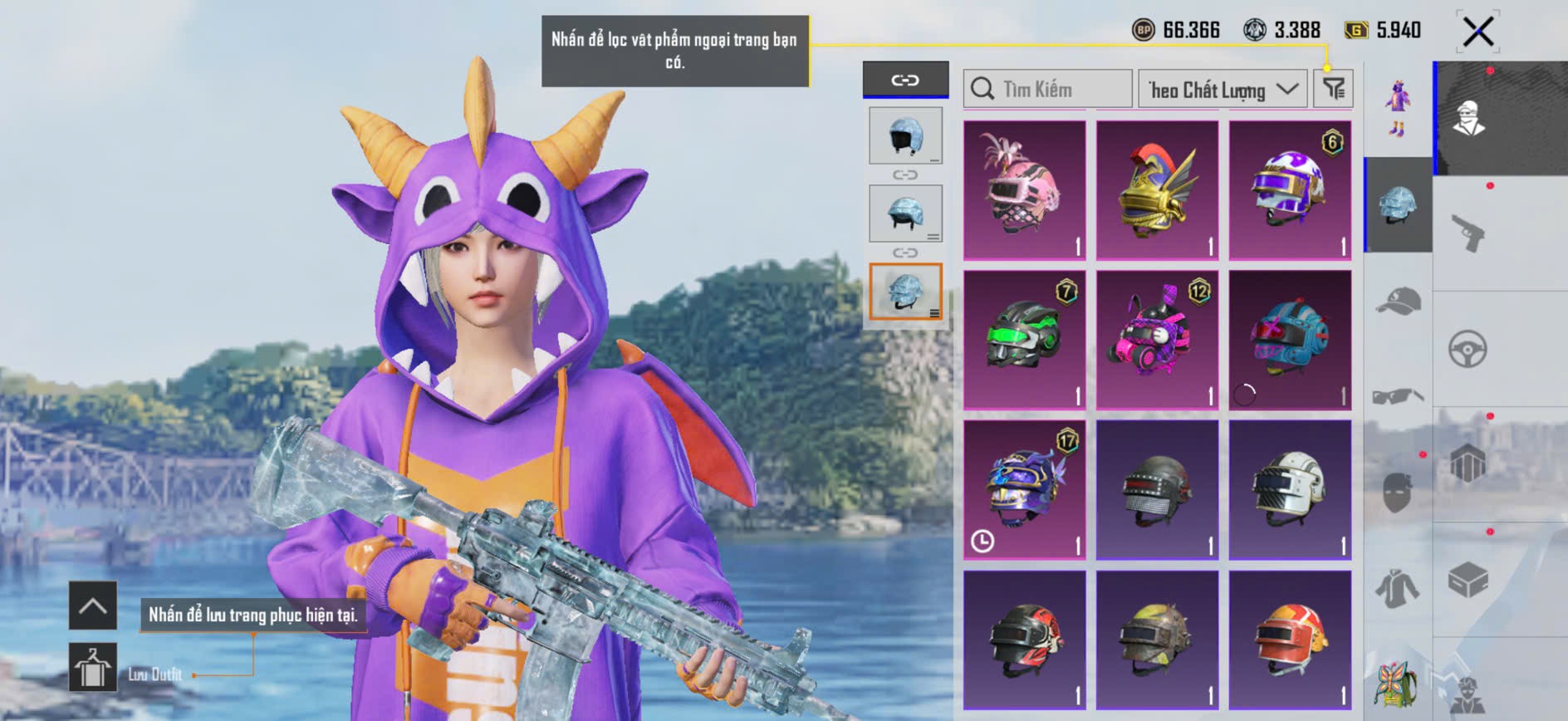Screen dimensions: 1568x721
Task: Select the pink feathered helmet
Action: click(1024, 190)
